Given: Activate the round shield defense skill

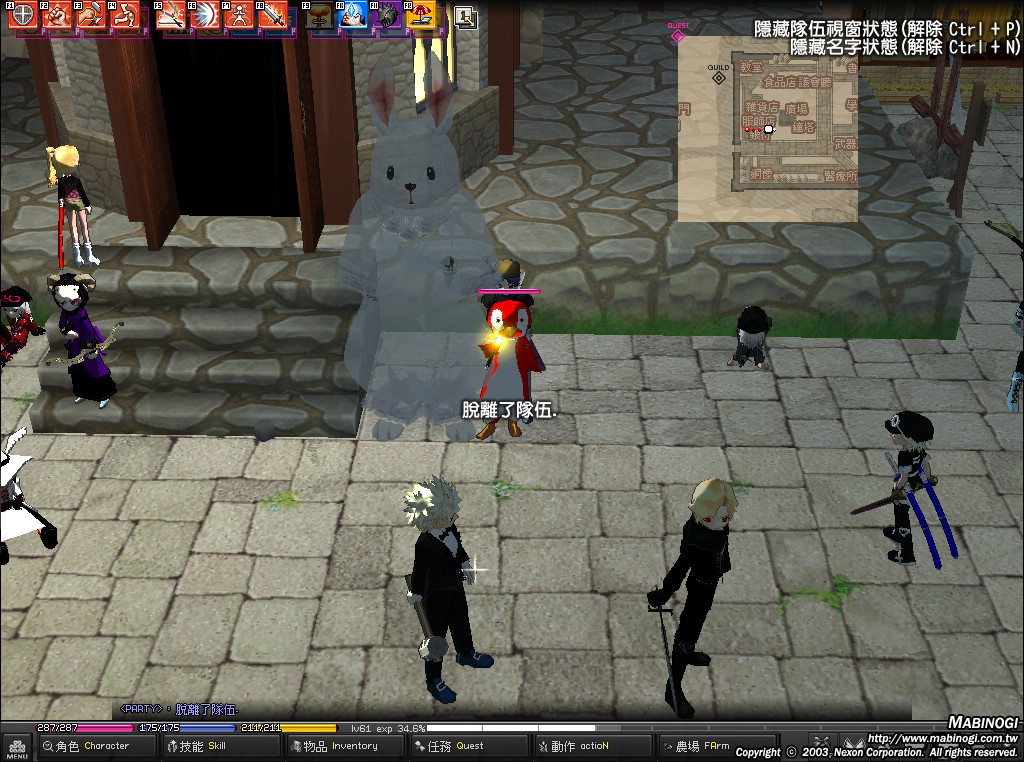Looking at the screenshot, I should (x=21, y=15).
